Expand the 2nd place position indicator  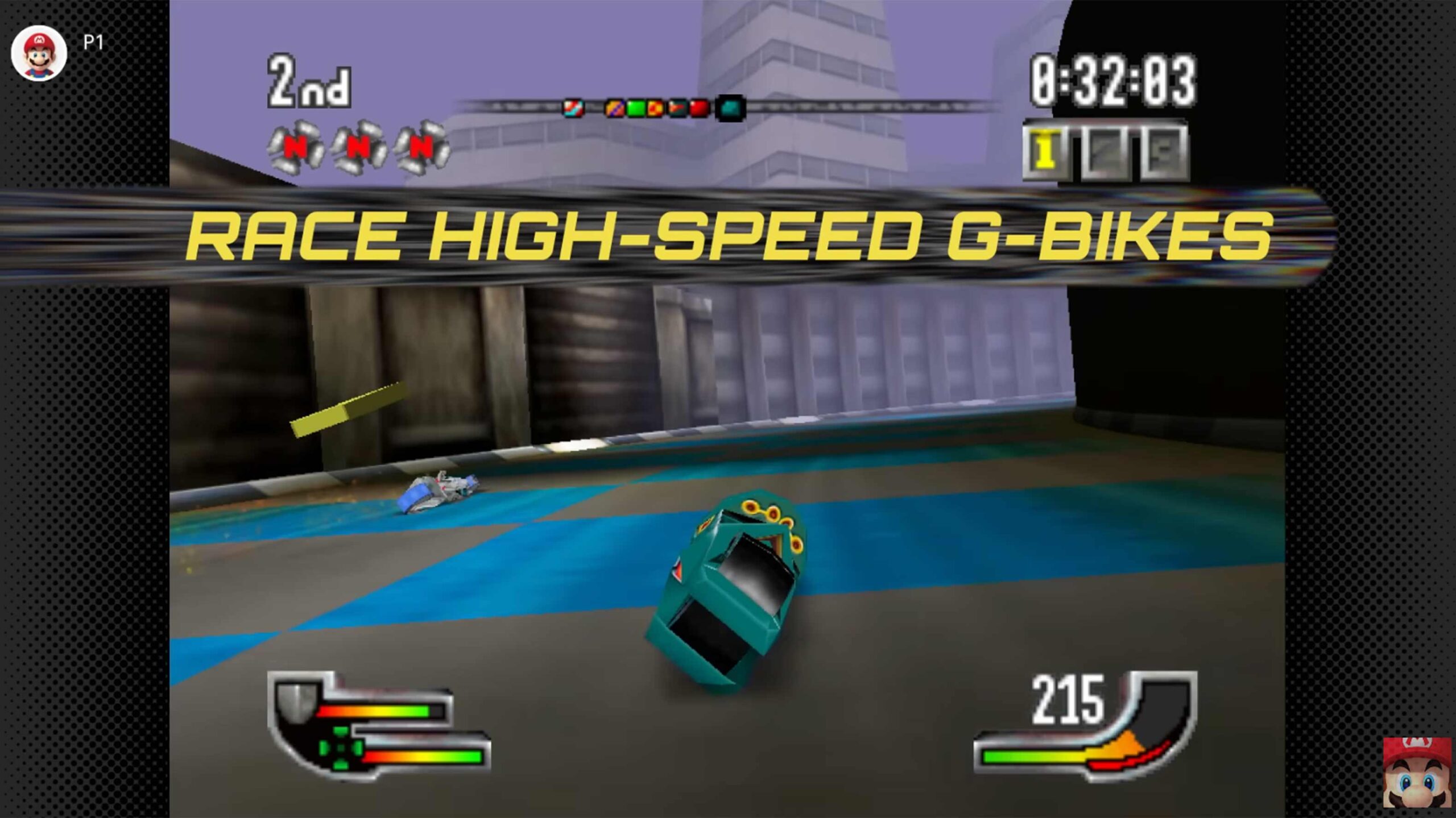[307, 82]
